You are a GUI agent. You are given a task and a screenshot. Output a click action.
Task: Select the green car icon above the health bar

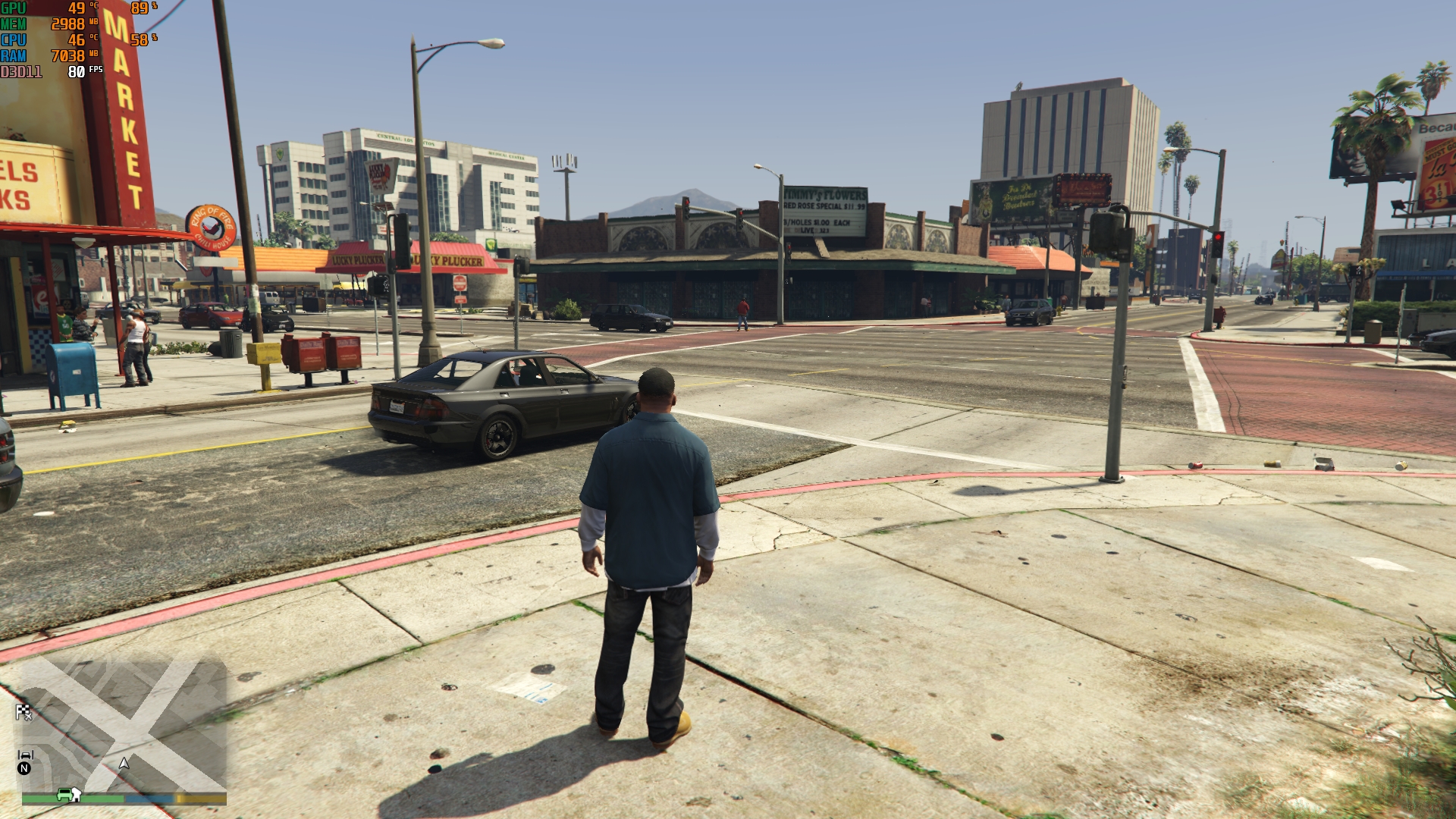(x=64, y=794)
